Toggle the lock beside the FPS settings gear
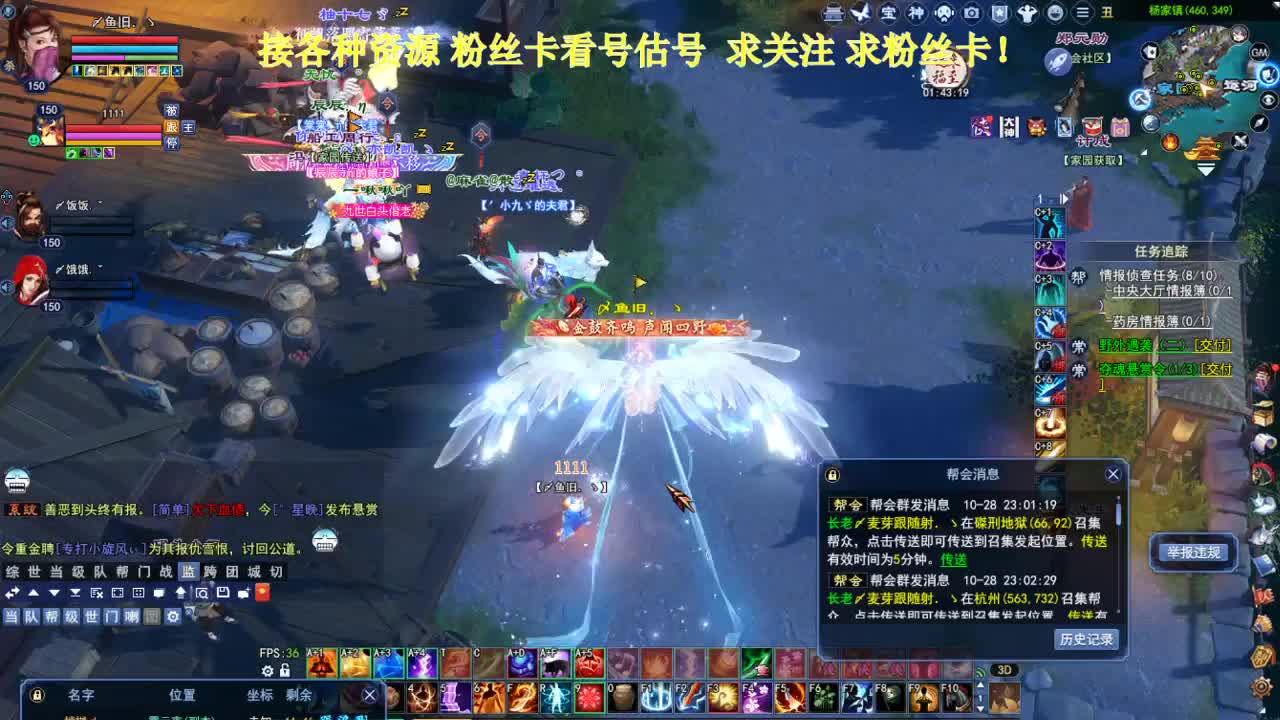 (284, 672)
